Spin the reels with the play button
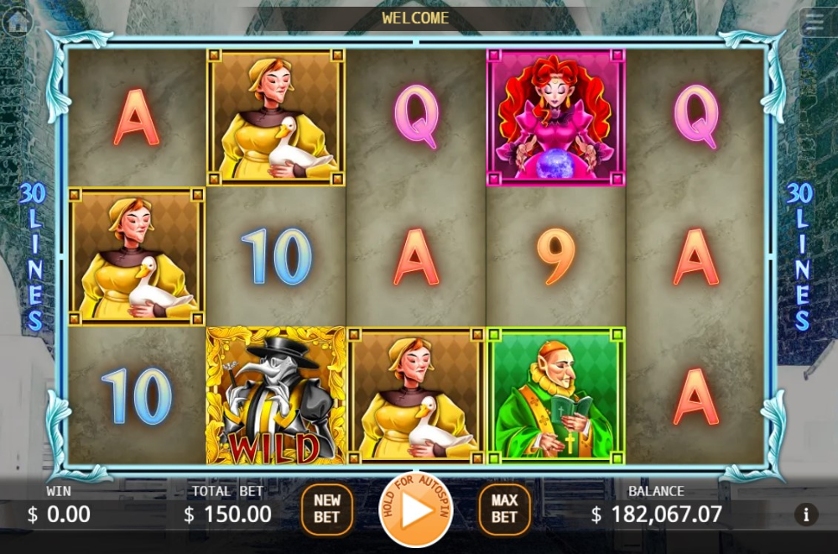 coord(415,509)
